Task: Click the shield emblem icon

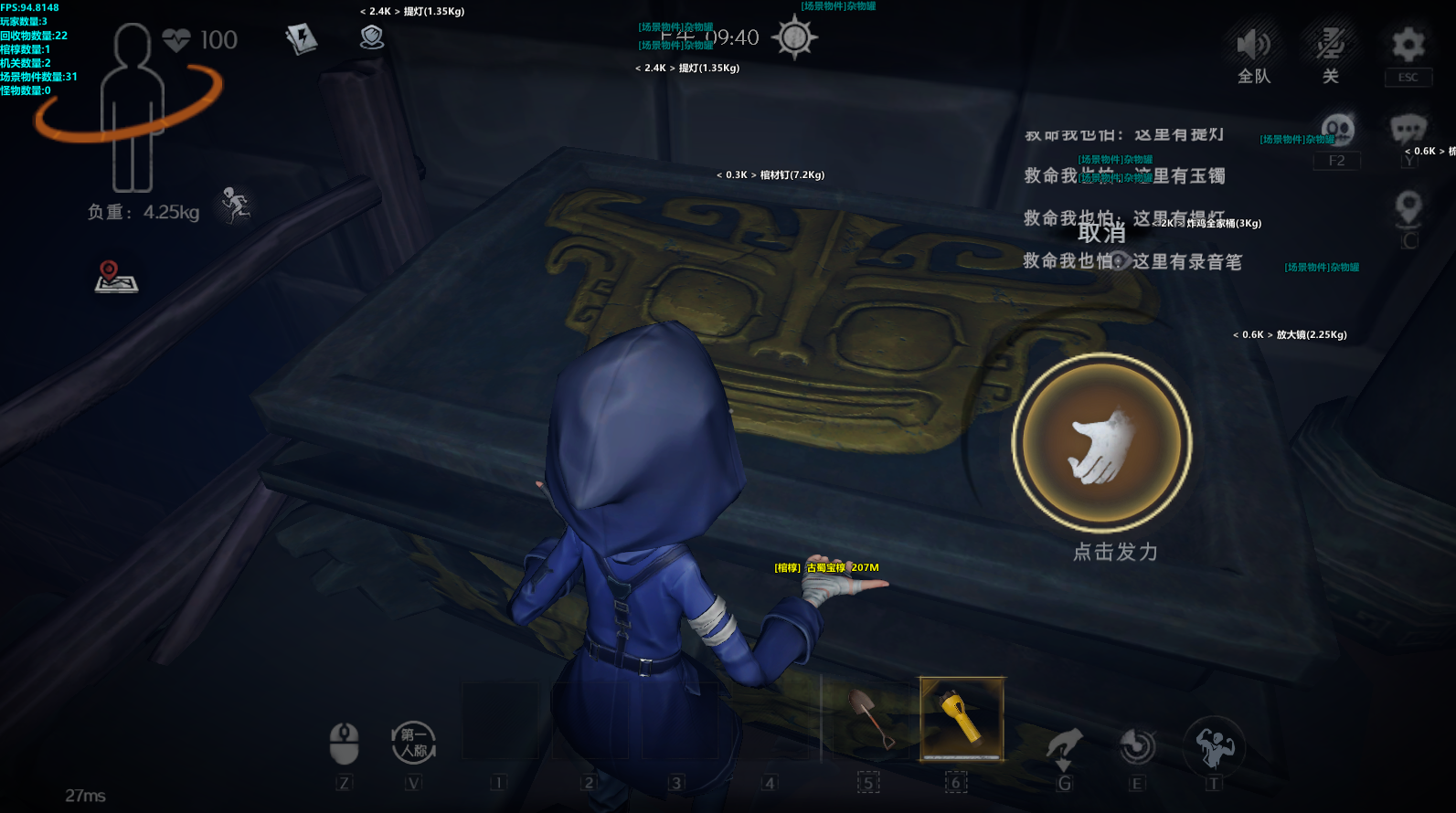Action: click(371, 37)
